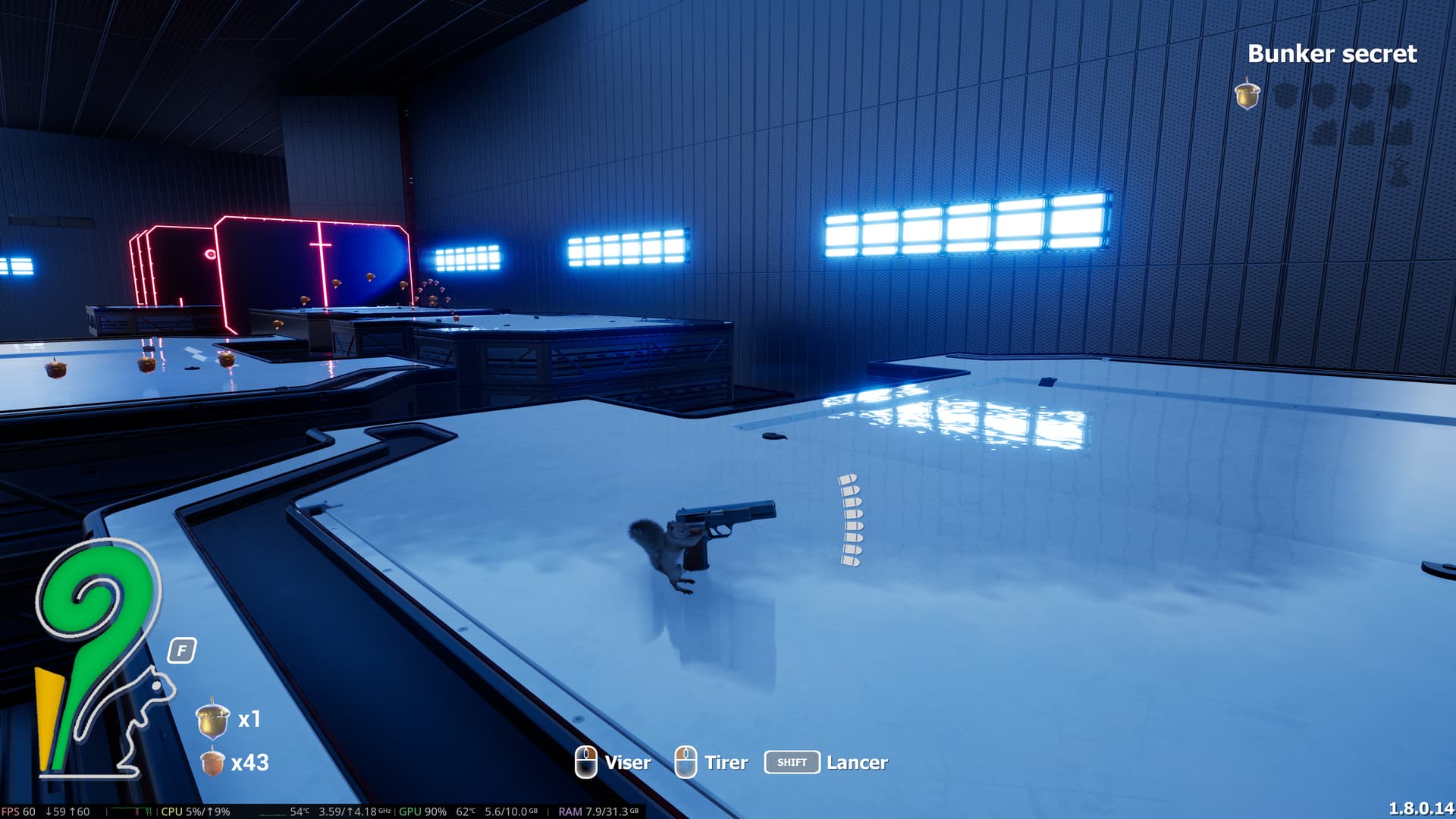The height and width of the screenshot is (819, 1456).
Task: Click the Bunker secret objective title
Action: pos(1332,54)
